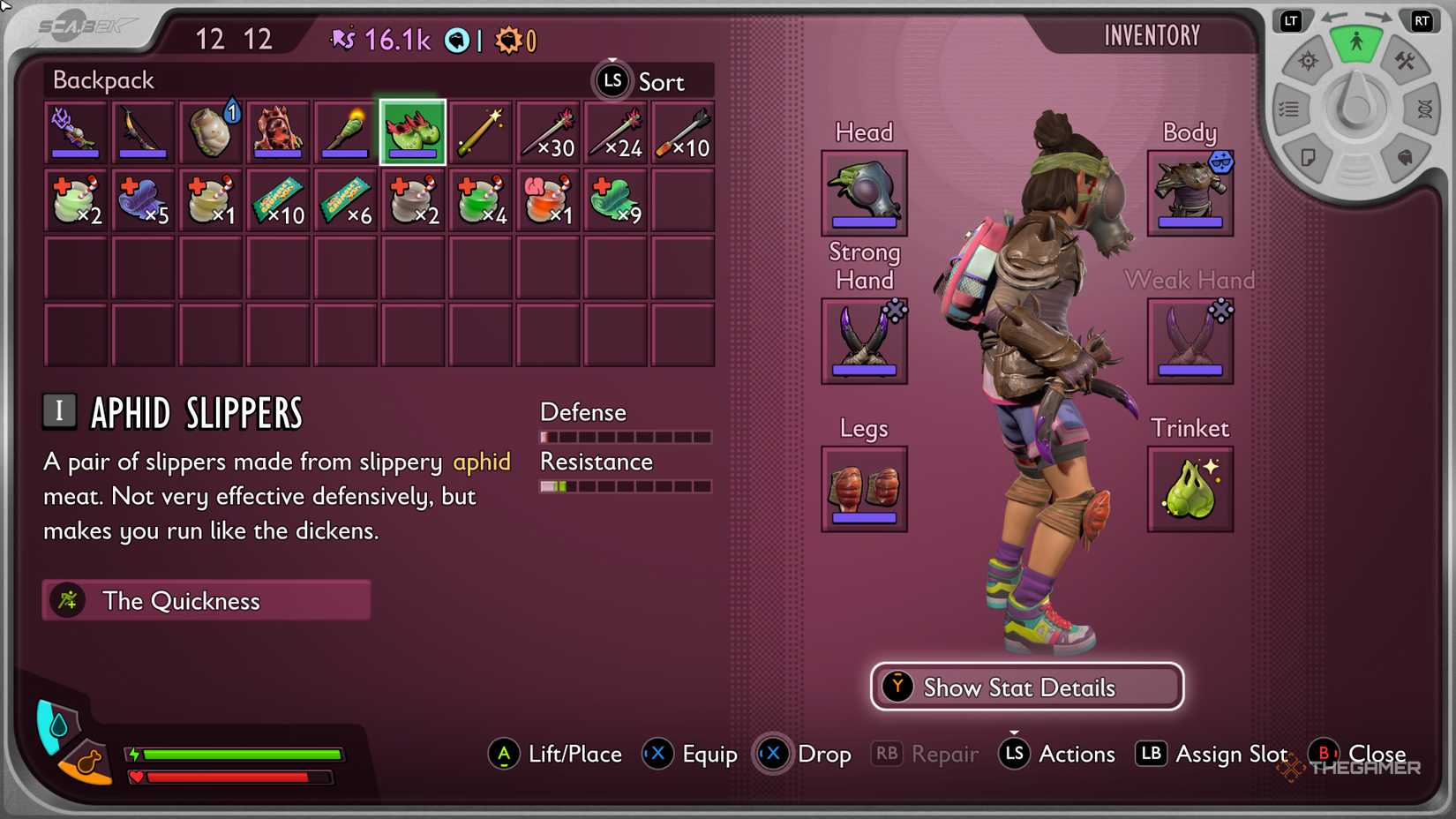This screenshot has height=819, width=1456.
Task: Open the mutations DNA tab
Action: pos(1423,109)
